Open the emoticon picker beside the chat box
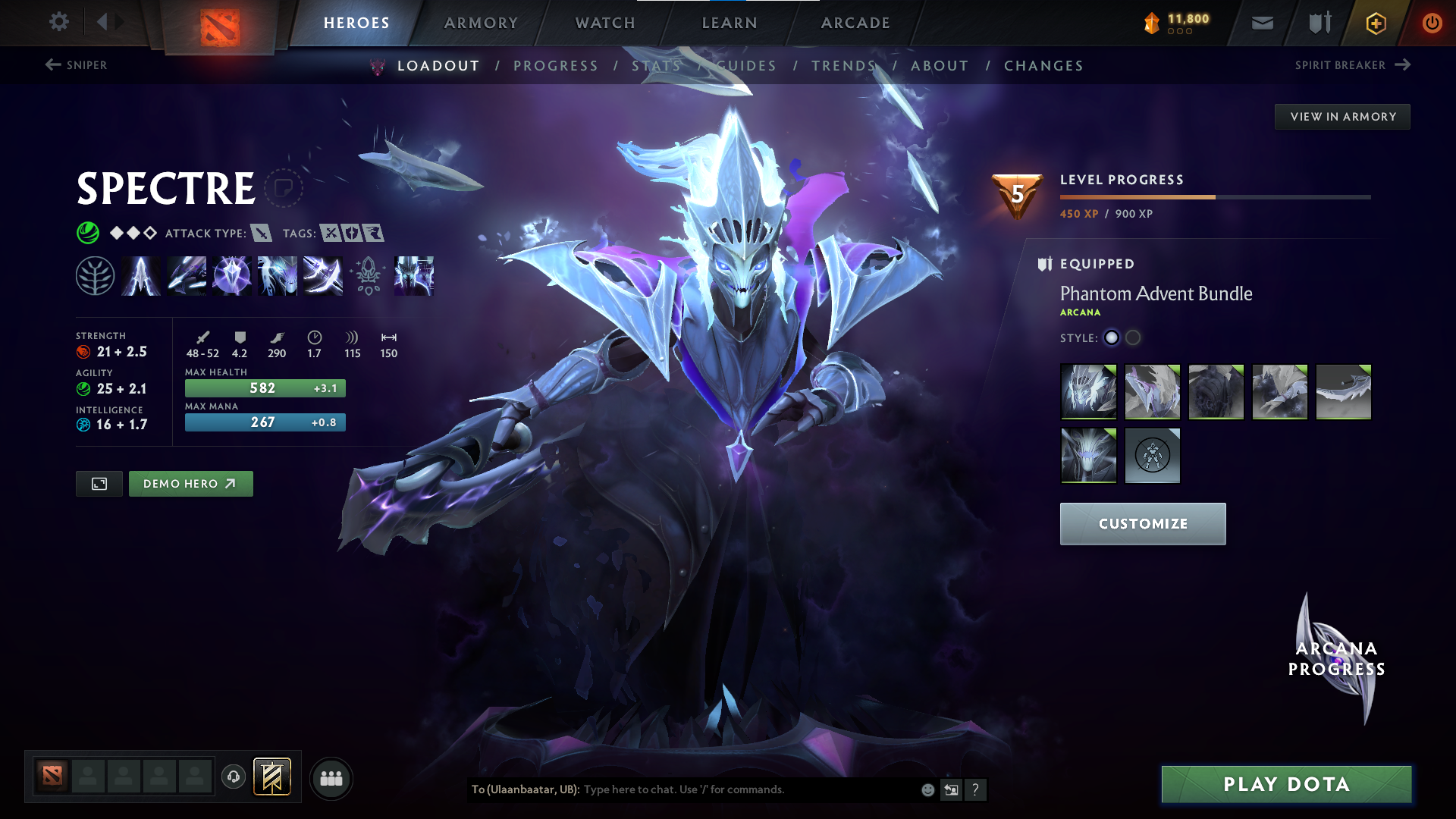 [x=927, y=789]
